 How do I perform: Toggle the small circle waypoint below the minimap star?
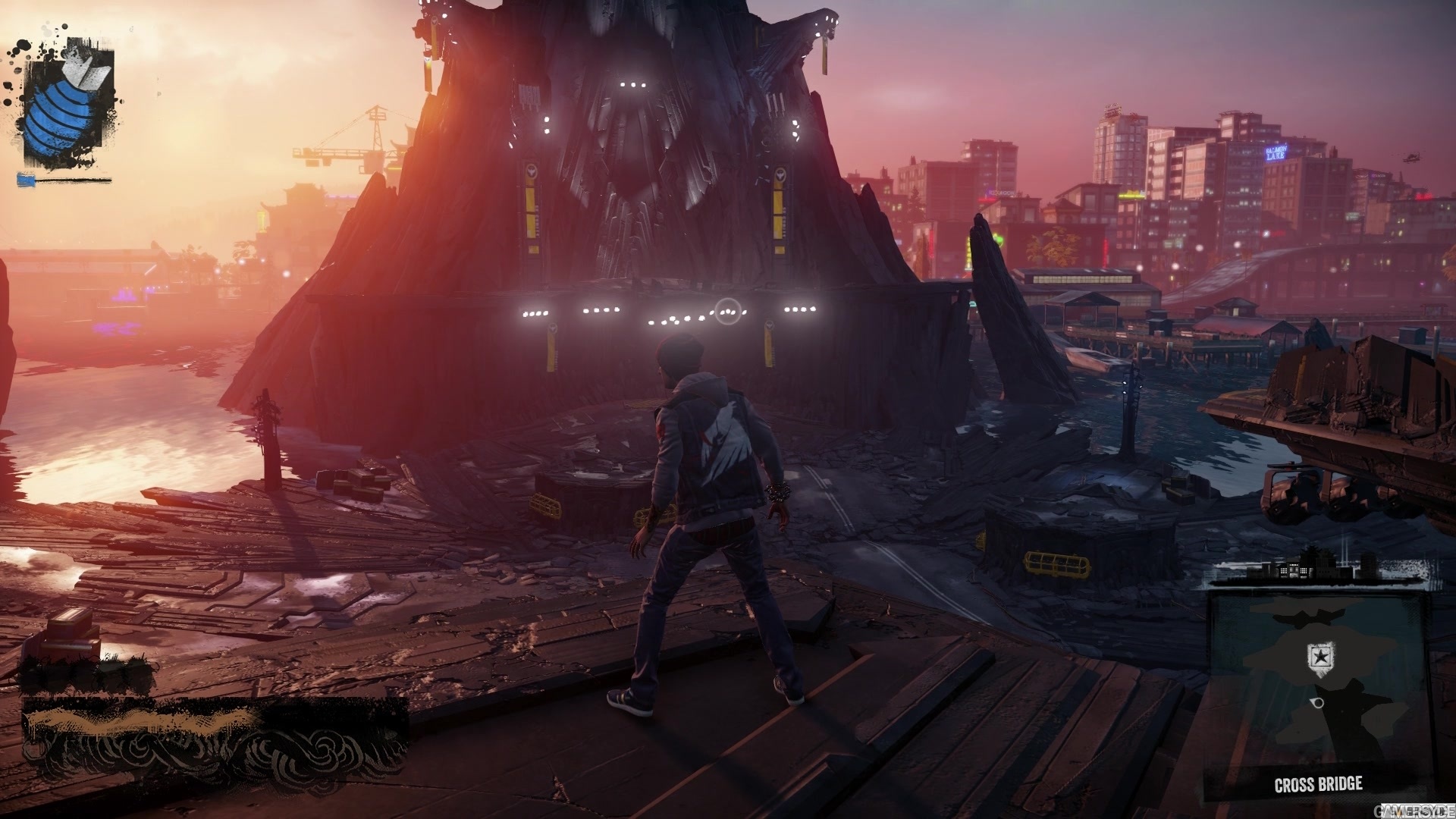pyautogui.click(x=1318, y=703)
